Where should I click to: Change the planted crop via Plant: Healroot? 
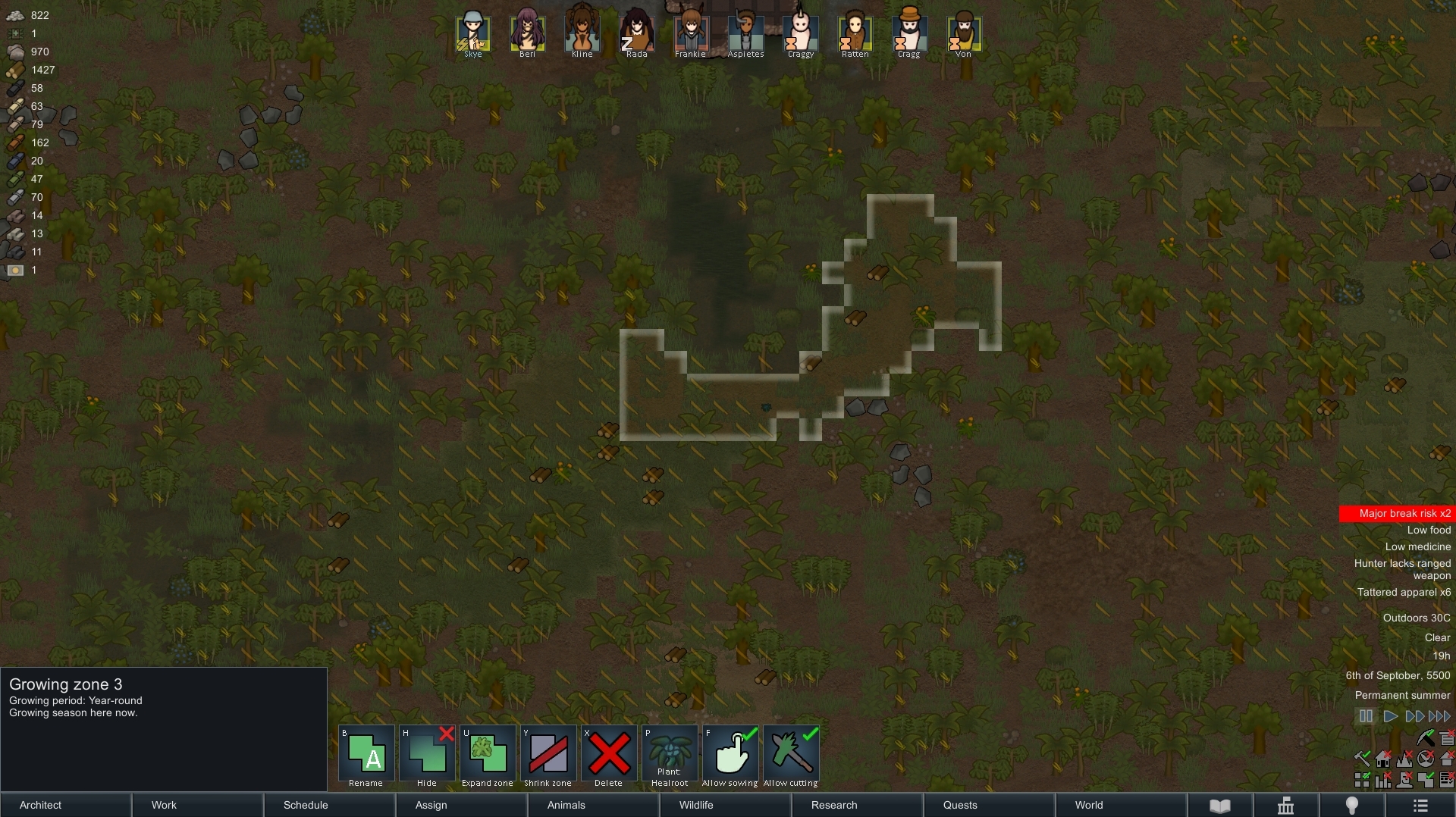tap(670, 756)
